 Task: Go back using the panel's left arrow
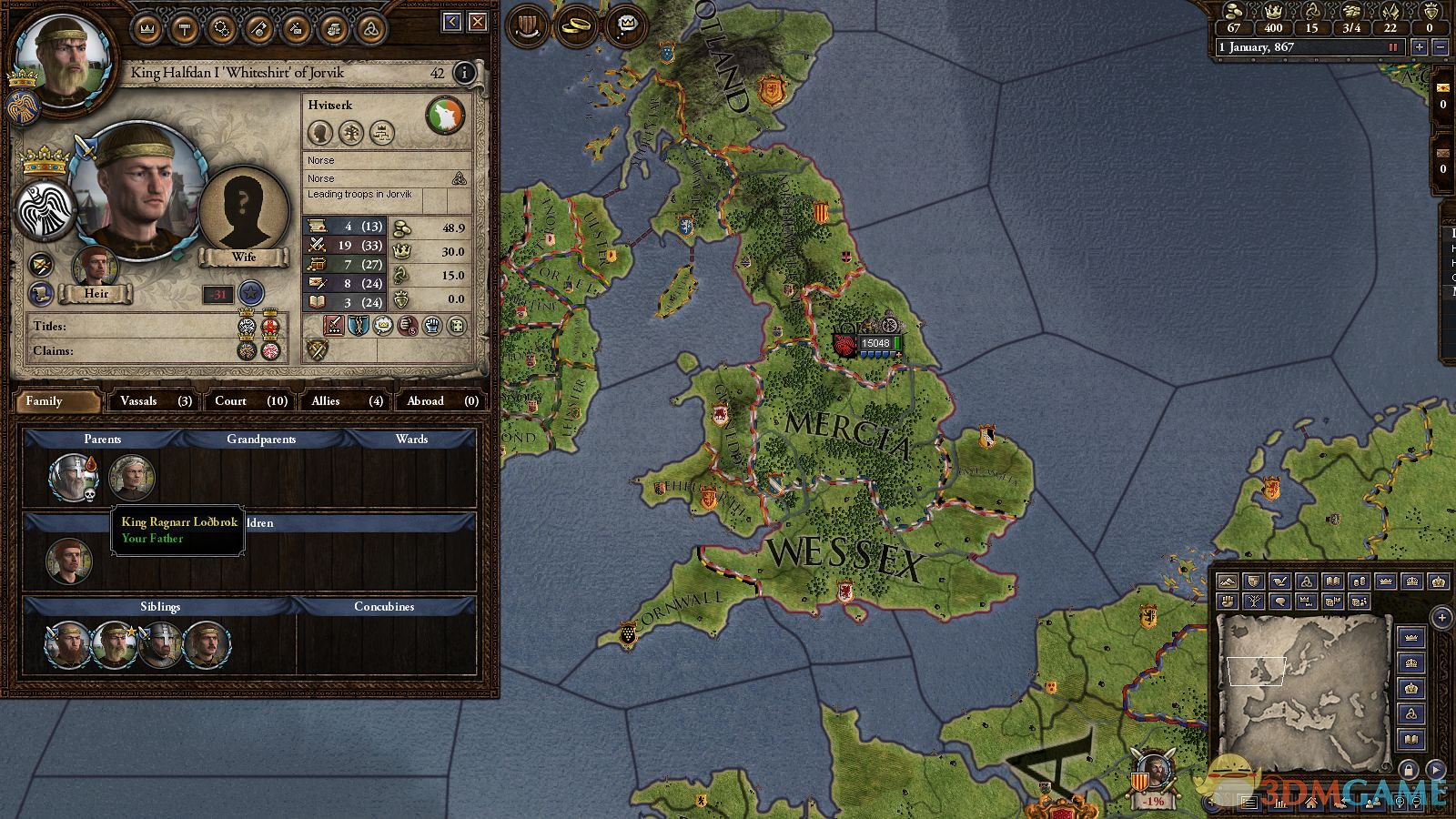coord(452,22)
